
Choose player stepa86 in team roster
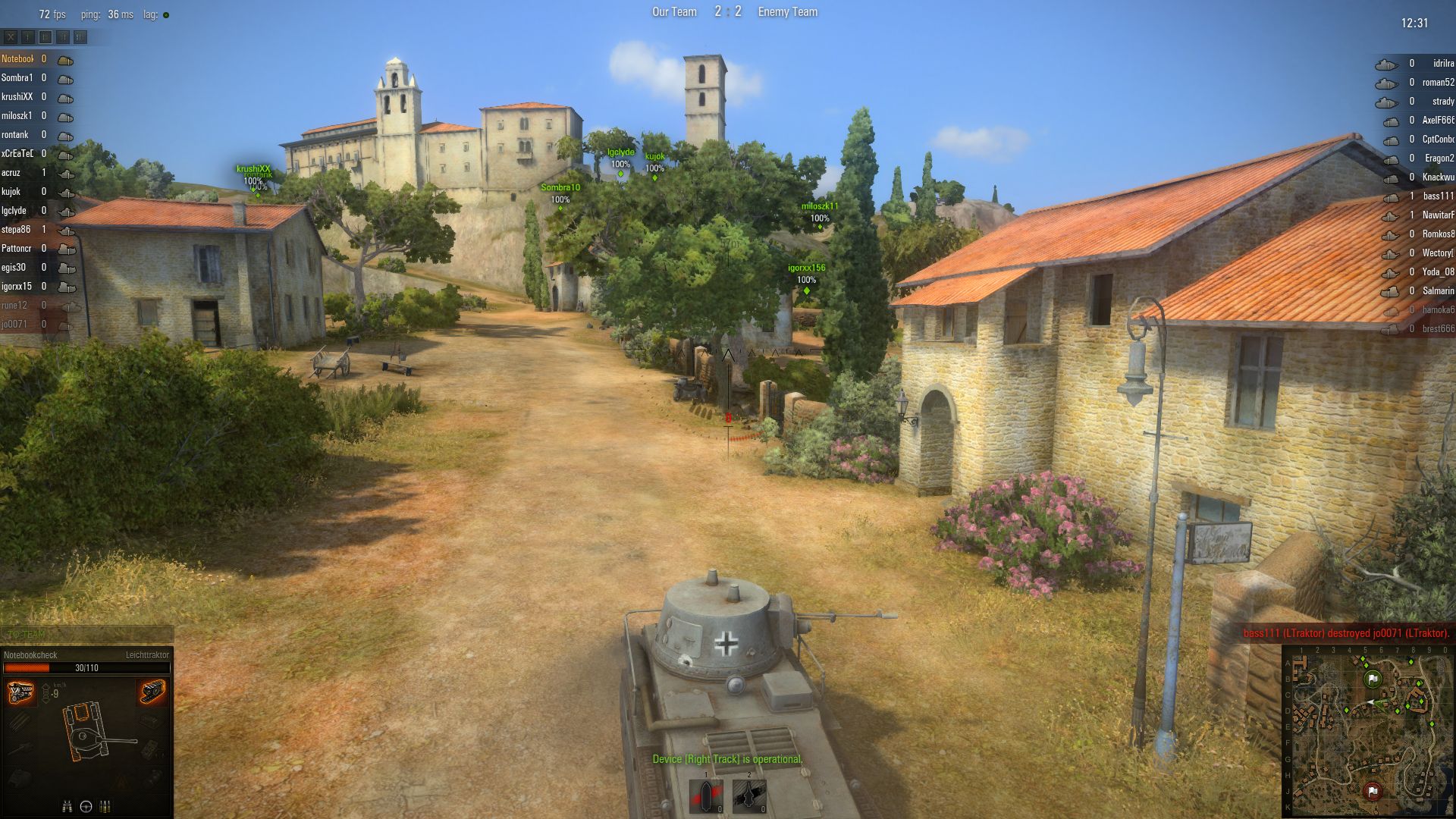17,230
